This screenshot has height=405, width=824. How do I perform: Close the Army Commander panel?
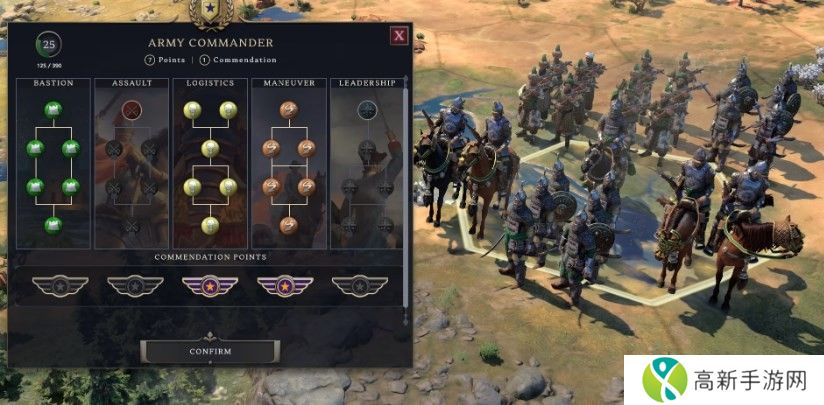click(399, 36)
